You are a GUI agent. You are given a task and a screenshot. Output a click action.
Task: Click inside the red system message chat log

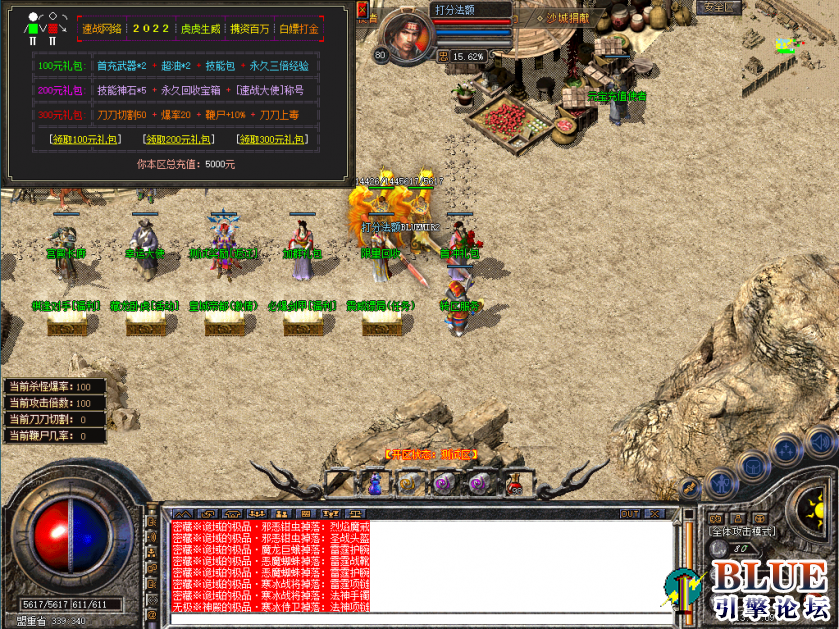pos(270,565)
